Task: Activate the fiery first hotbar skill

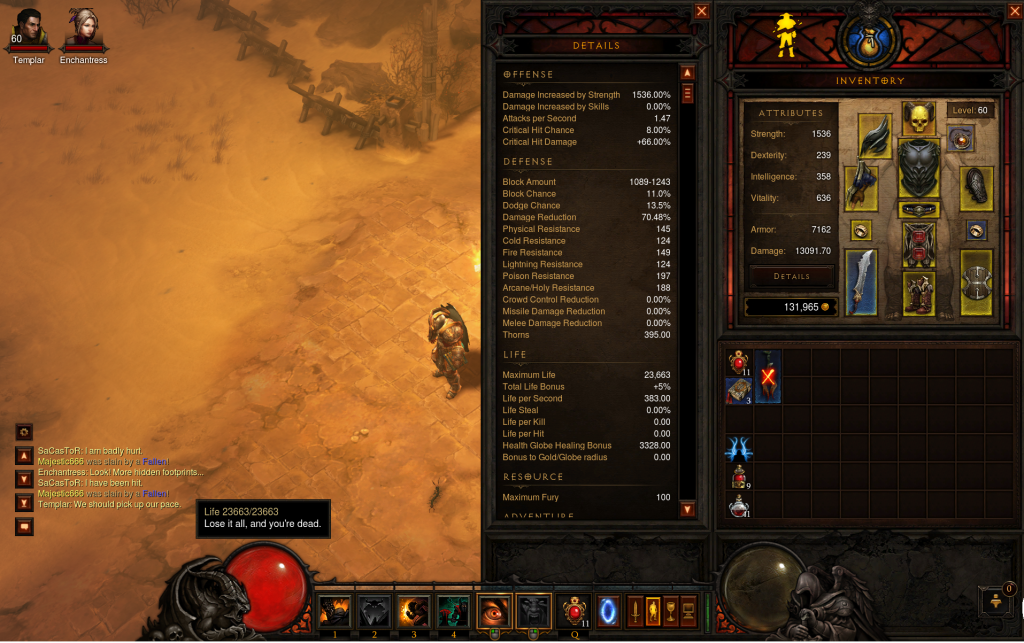Action: point(334,609)
